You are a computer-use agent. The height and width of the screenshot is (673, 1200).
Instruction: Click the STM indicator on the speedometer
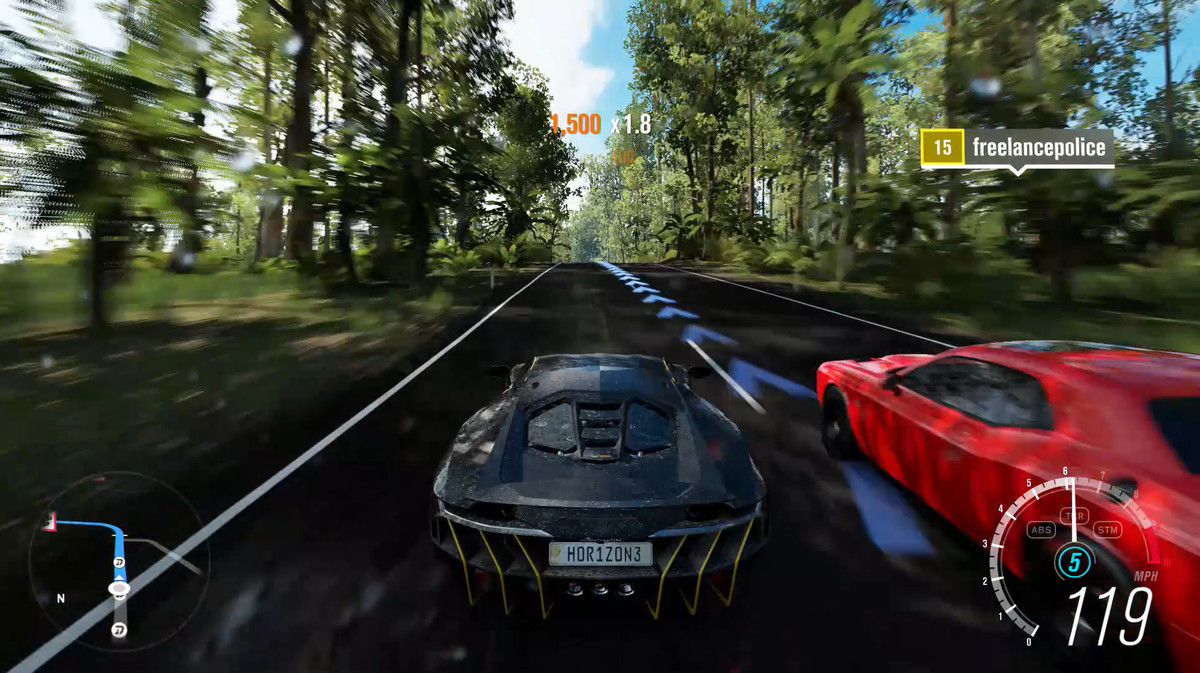tap(1107, 529)
